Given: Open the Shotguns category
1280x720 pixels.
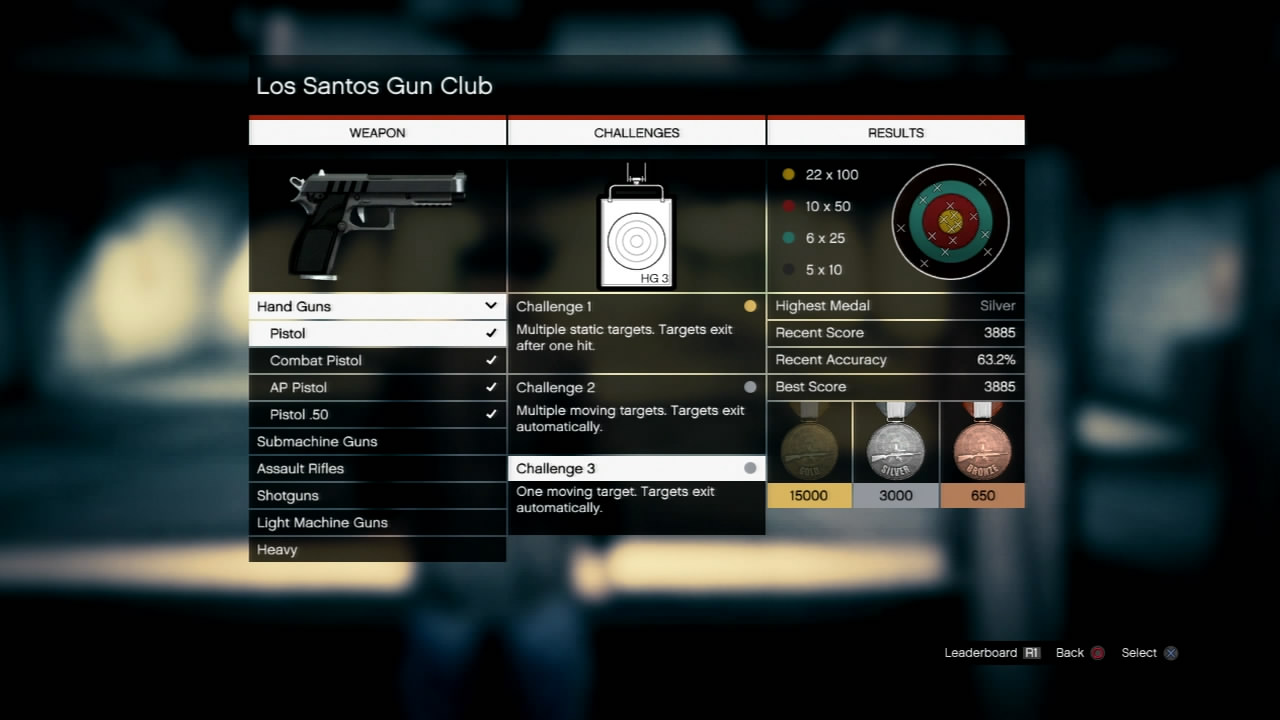Looking at the screenshot, I should point(377,495).
